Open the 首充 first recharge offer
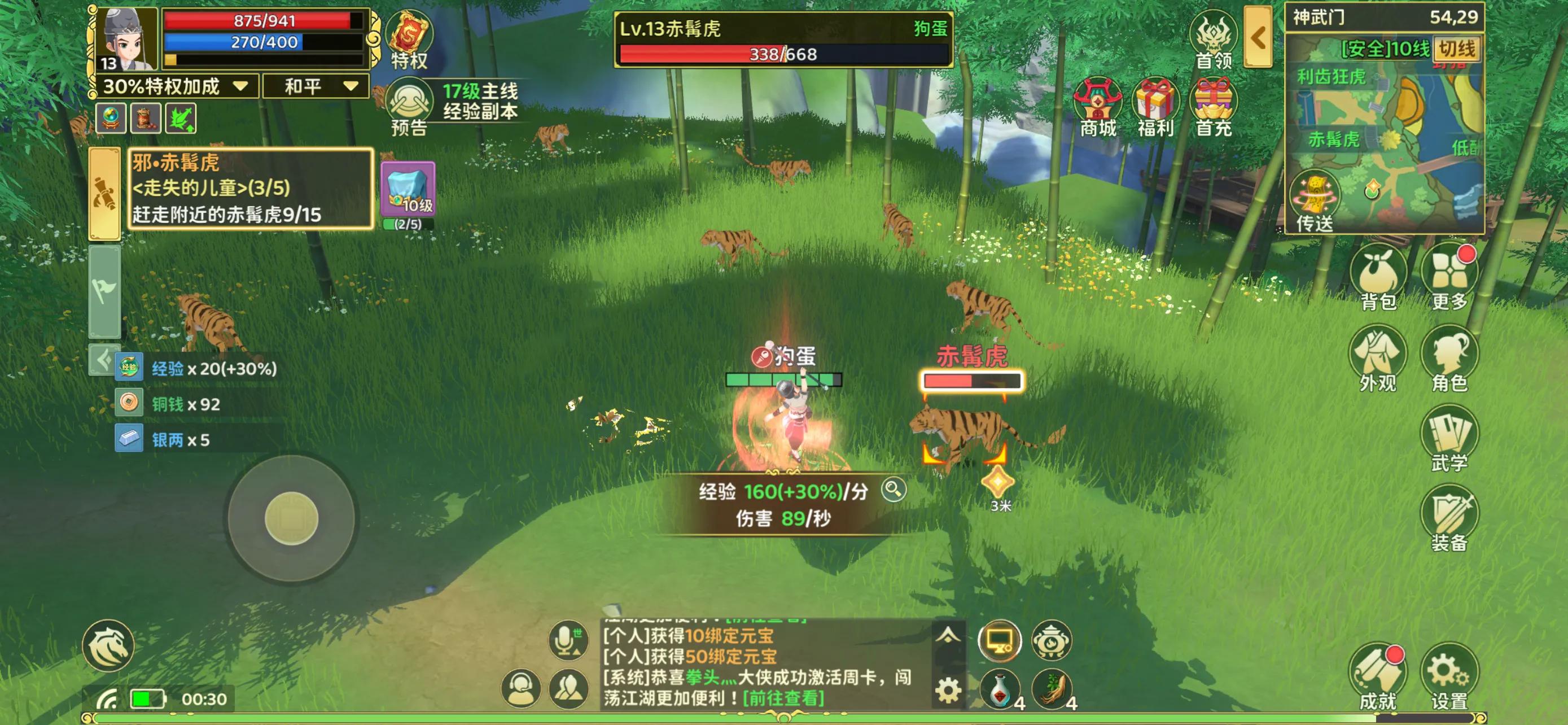Screen dimensions: 1568x725 coord(1213,107)
